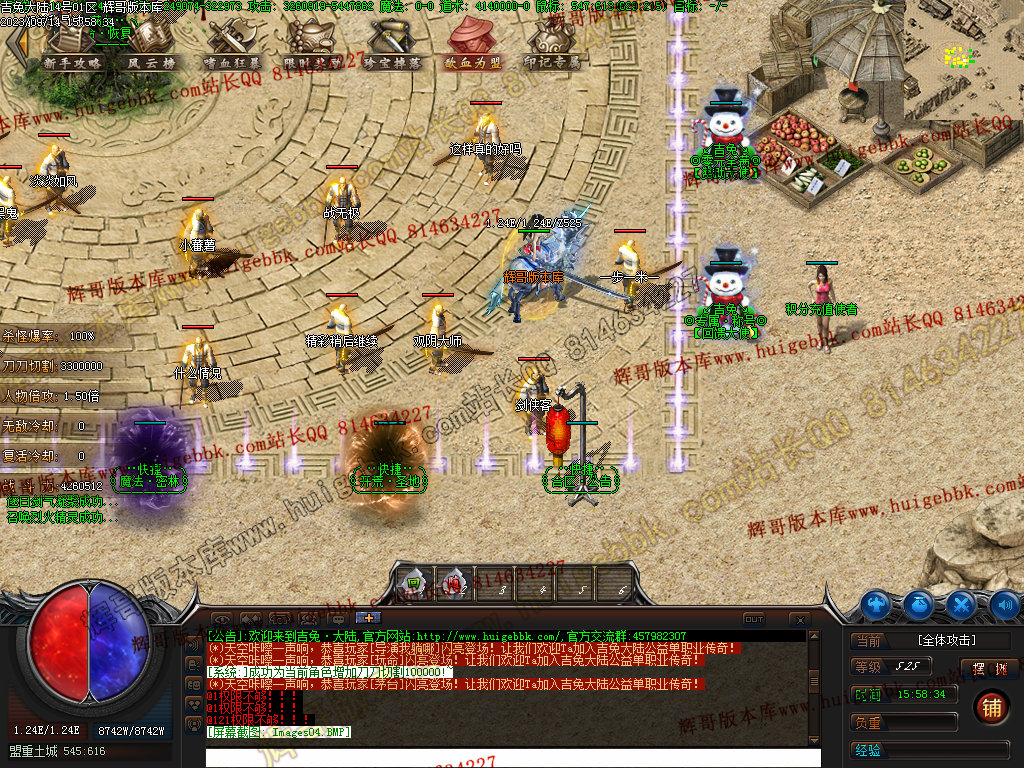Click the OUT button above the chat
The width and height of the screenshot is (1024, 768).
click(x=754, y=619)
